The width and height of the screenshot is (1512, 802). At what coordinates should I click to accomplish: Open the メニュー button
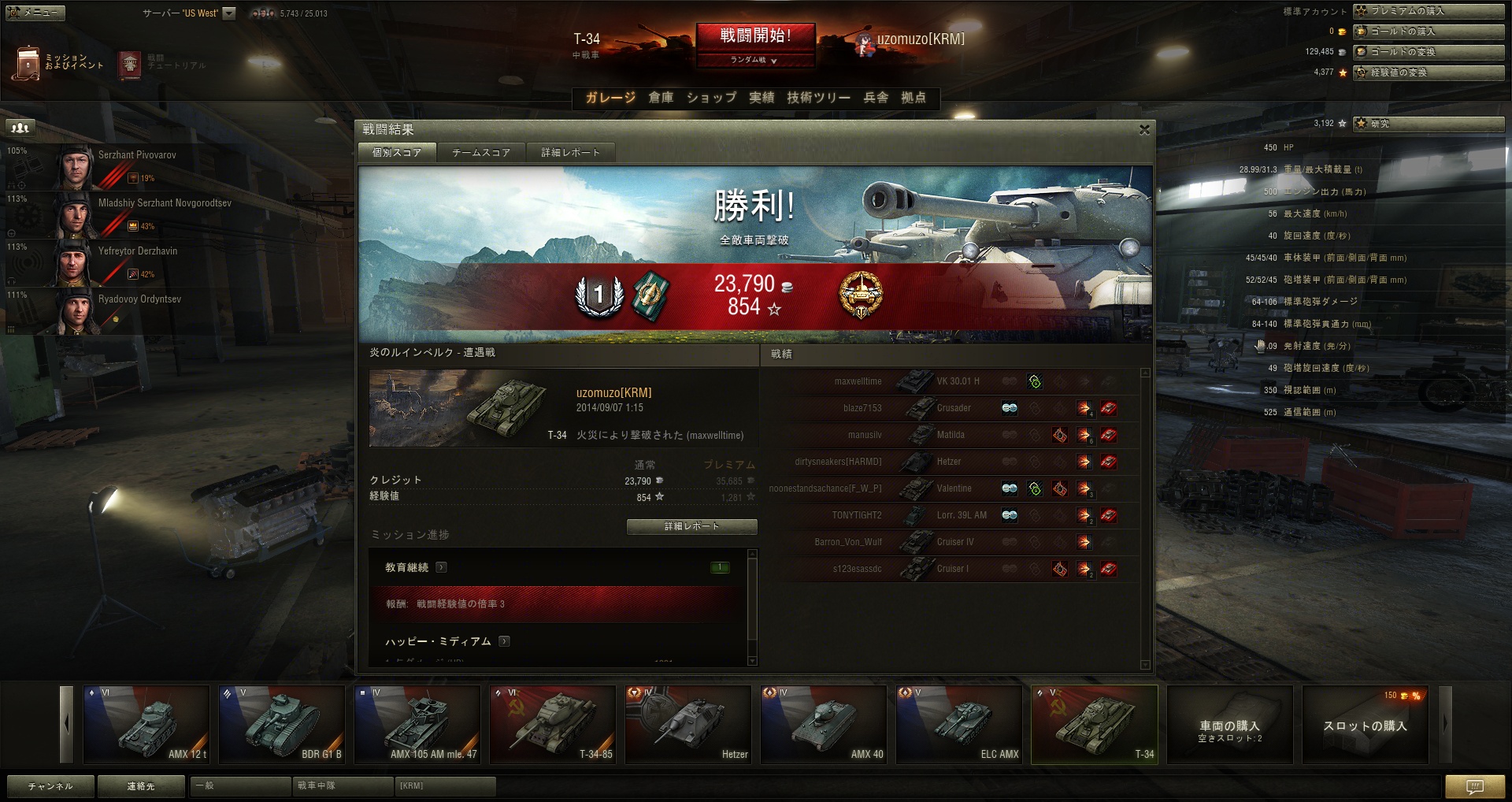[35, 13]
